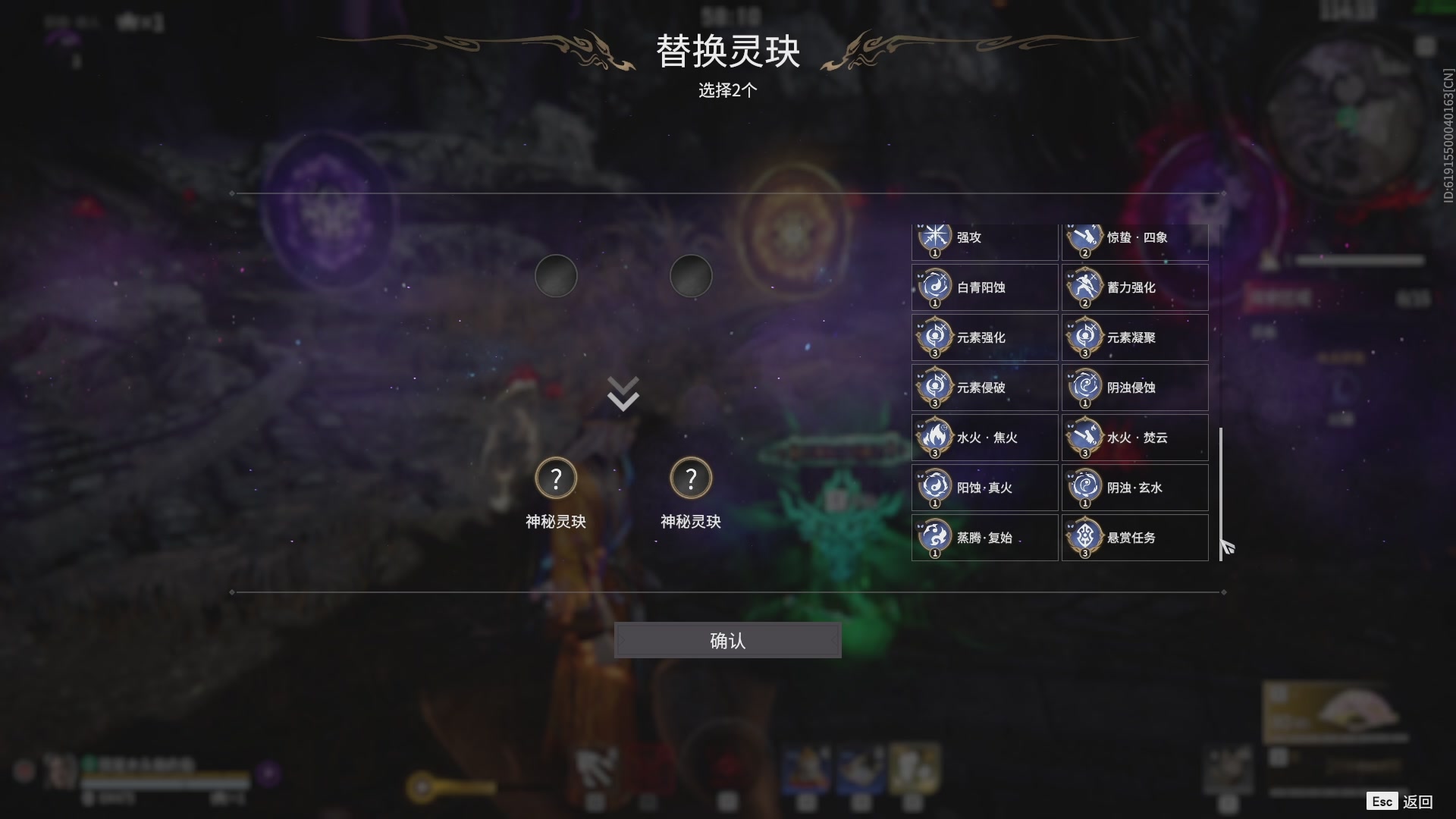This screenshot has width=1456, height=819.
Task: Select the 蒸腾·复始 bead
Action: pyautogui.click(x=984, y=537)
